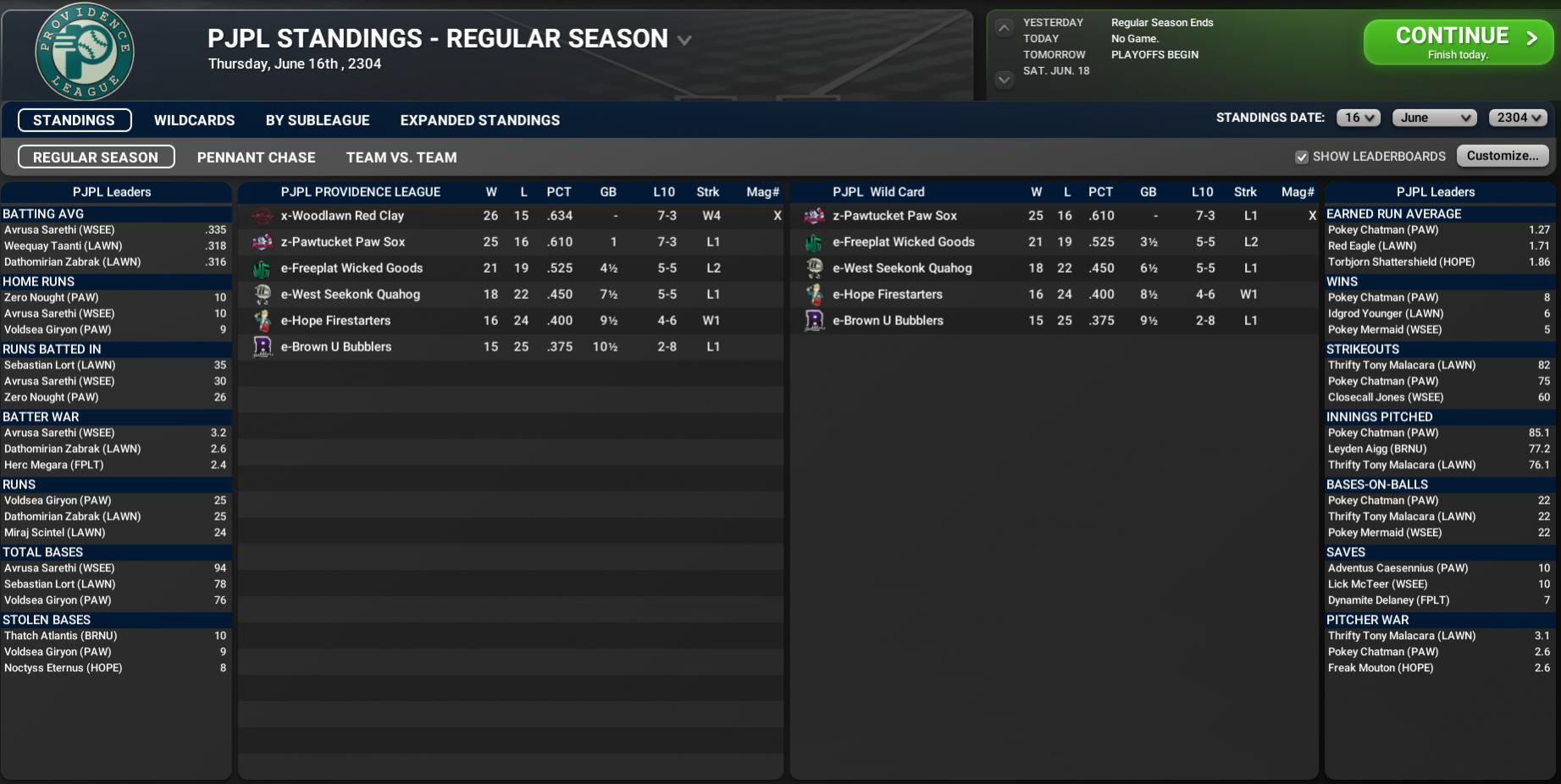
Task: Open Adventus Caesennius from Saves leaders
Action: tap(1398, 568)
